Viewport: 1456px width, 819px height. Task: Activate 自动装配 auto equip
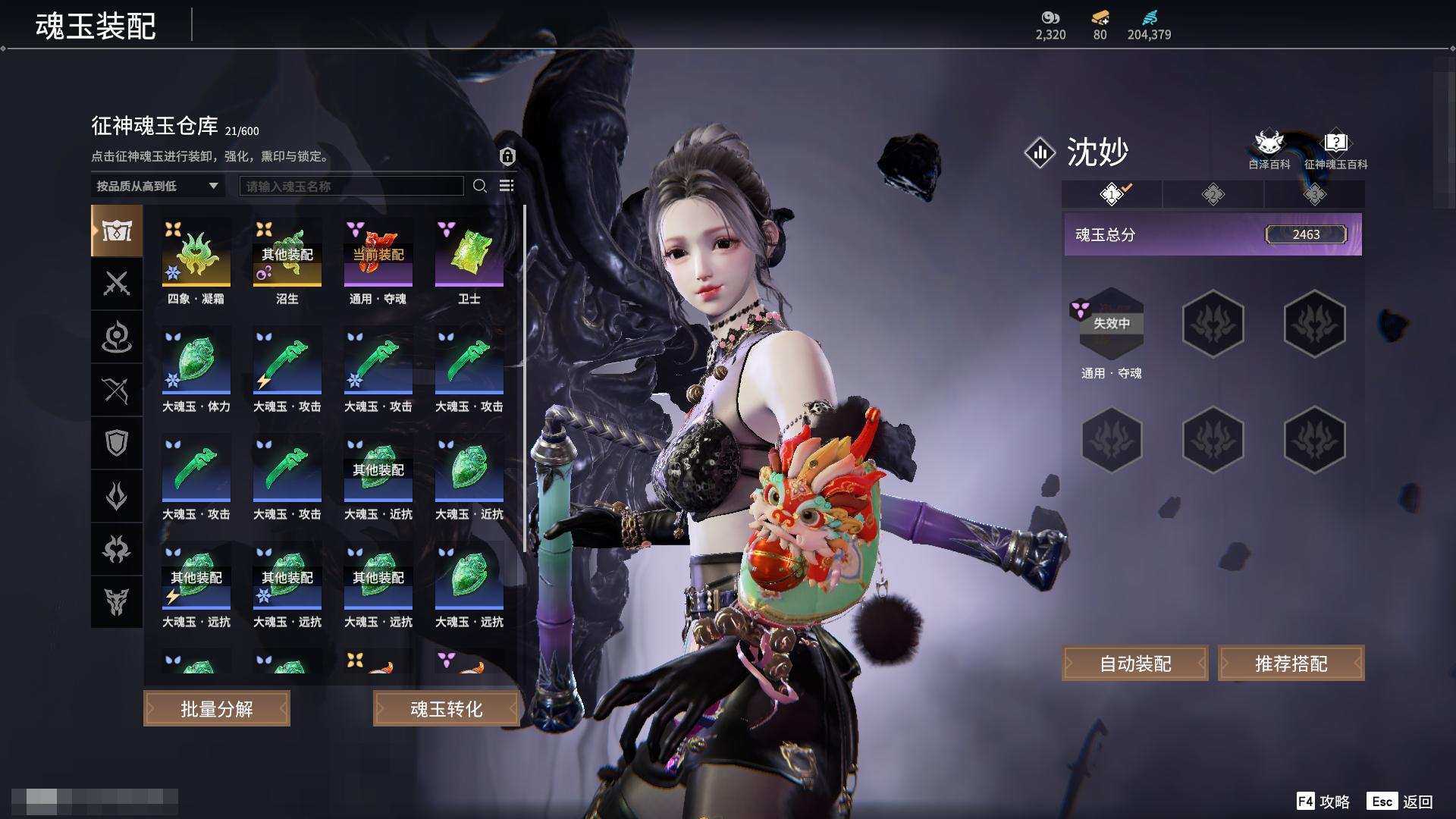tap(1134, 664)
